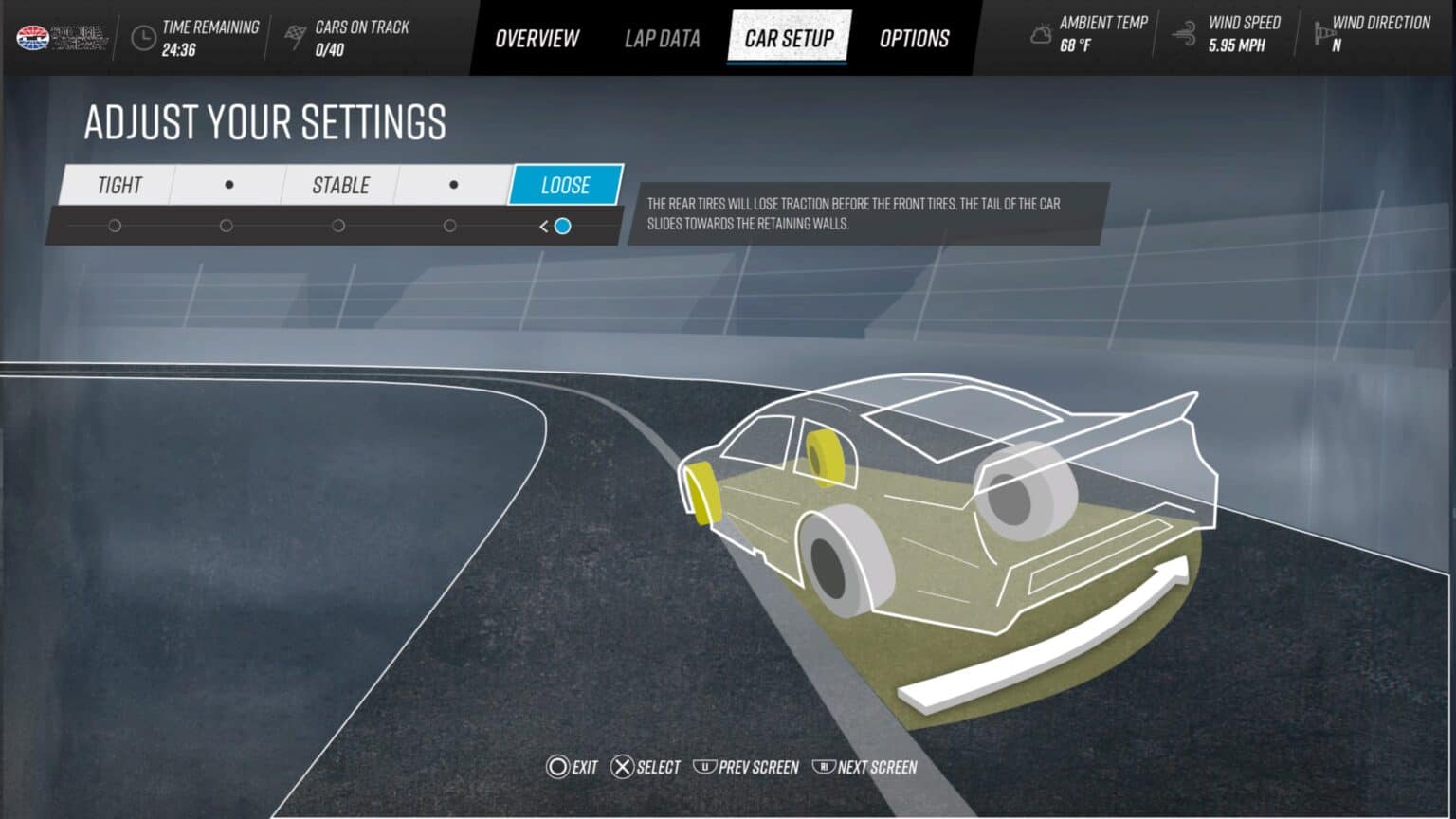Open the LAP DATA tab

[x=662, y=38]
